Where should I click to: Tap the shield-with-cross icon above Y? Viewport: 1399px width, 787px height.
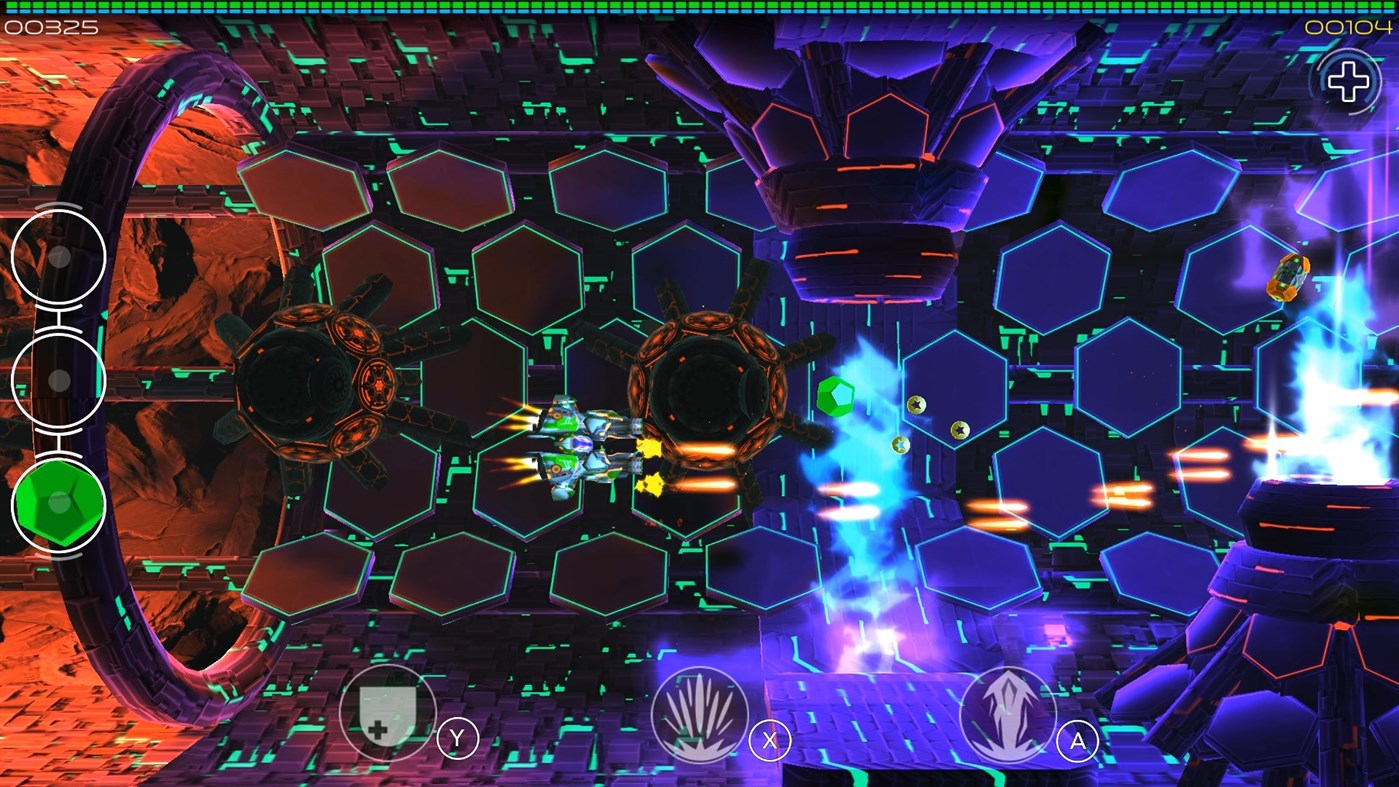[388, 712]
